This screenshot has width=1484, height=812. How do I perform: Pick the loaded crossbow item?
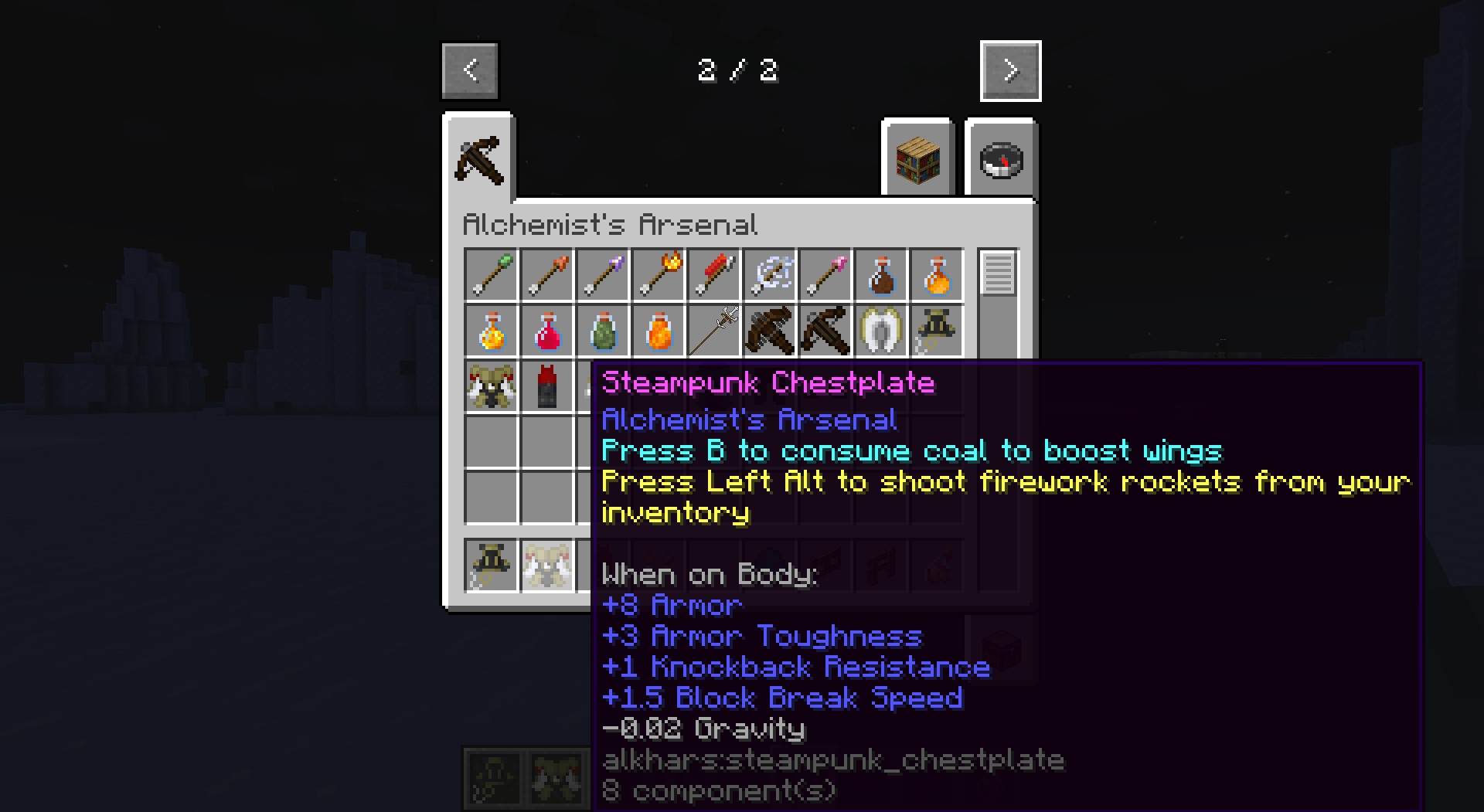point(769,331)
